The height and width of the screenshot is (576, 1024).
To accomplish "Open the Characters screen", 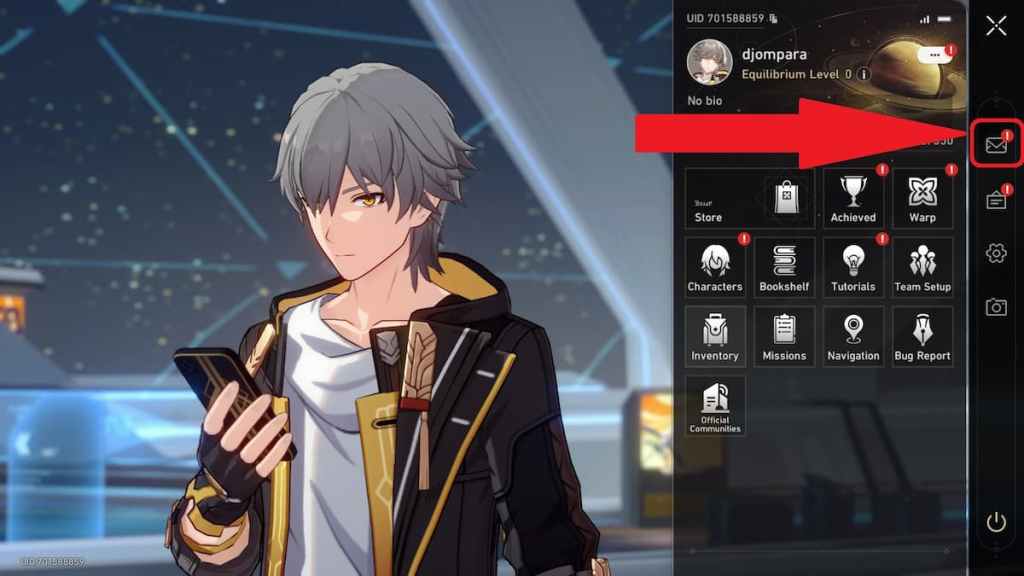I will click(x=715, y=268).
